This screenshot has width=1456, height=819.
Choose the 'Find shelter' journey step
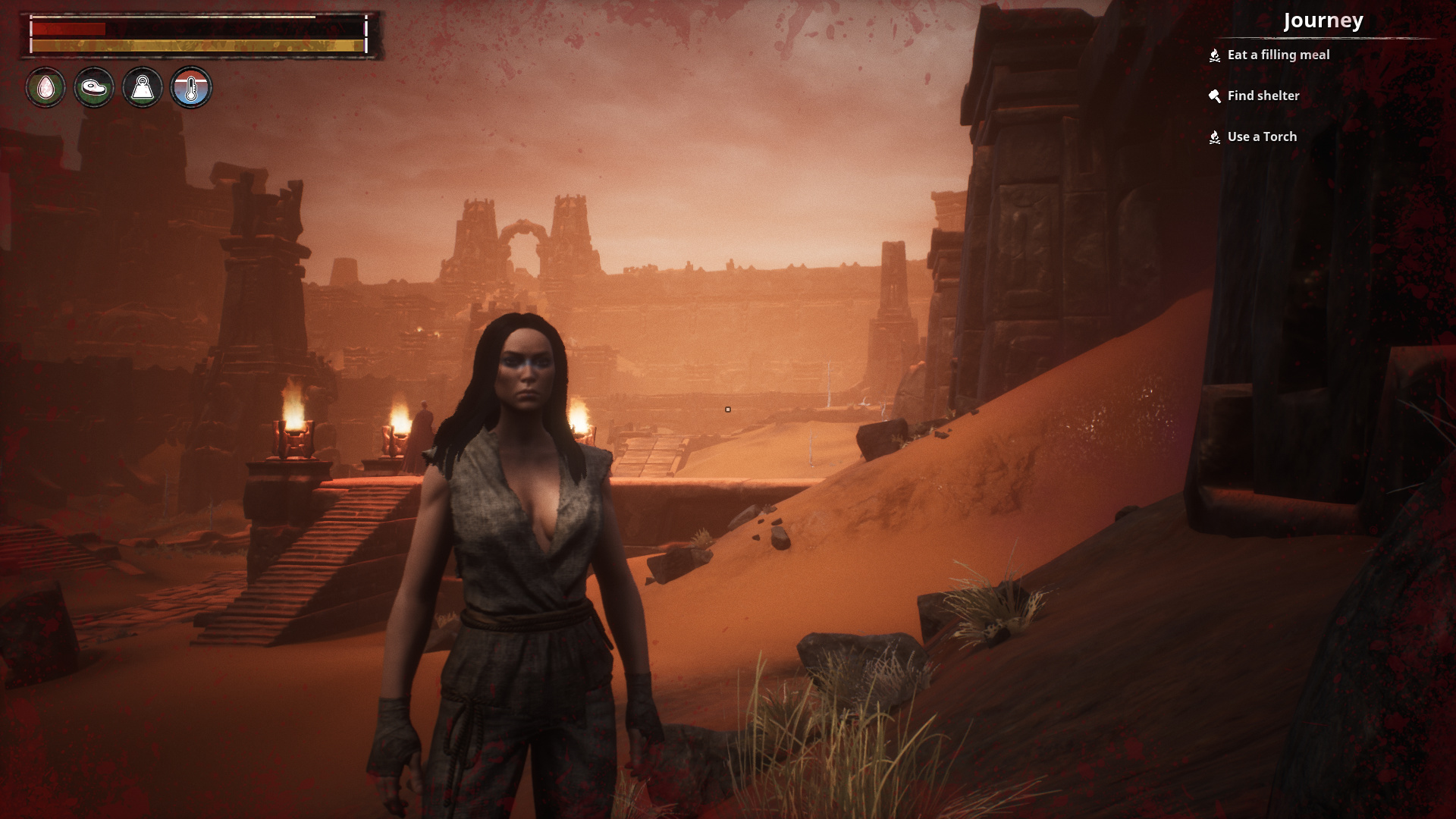click(1263, 96)
